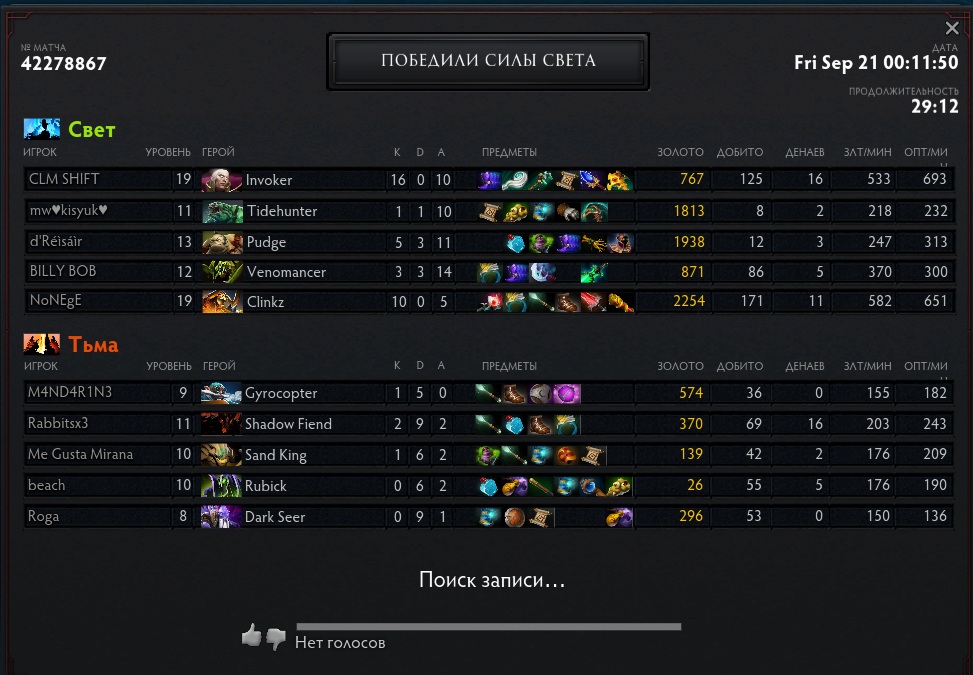Screen dimensions: 973x675
Task: Click player name Me Gusta Mirana
Action: click(x=81, y=455)
